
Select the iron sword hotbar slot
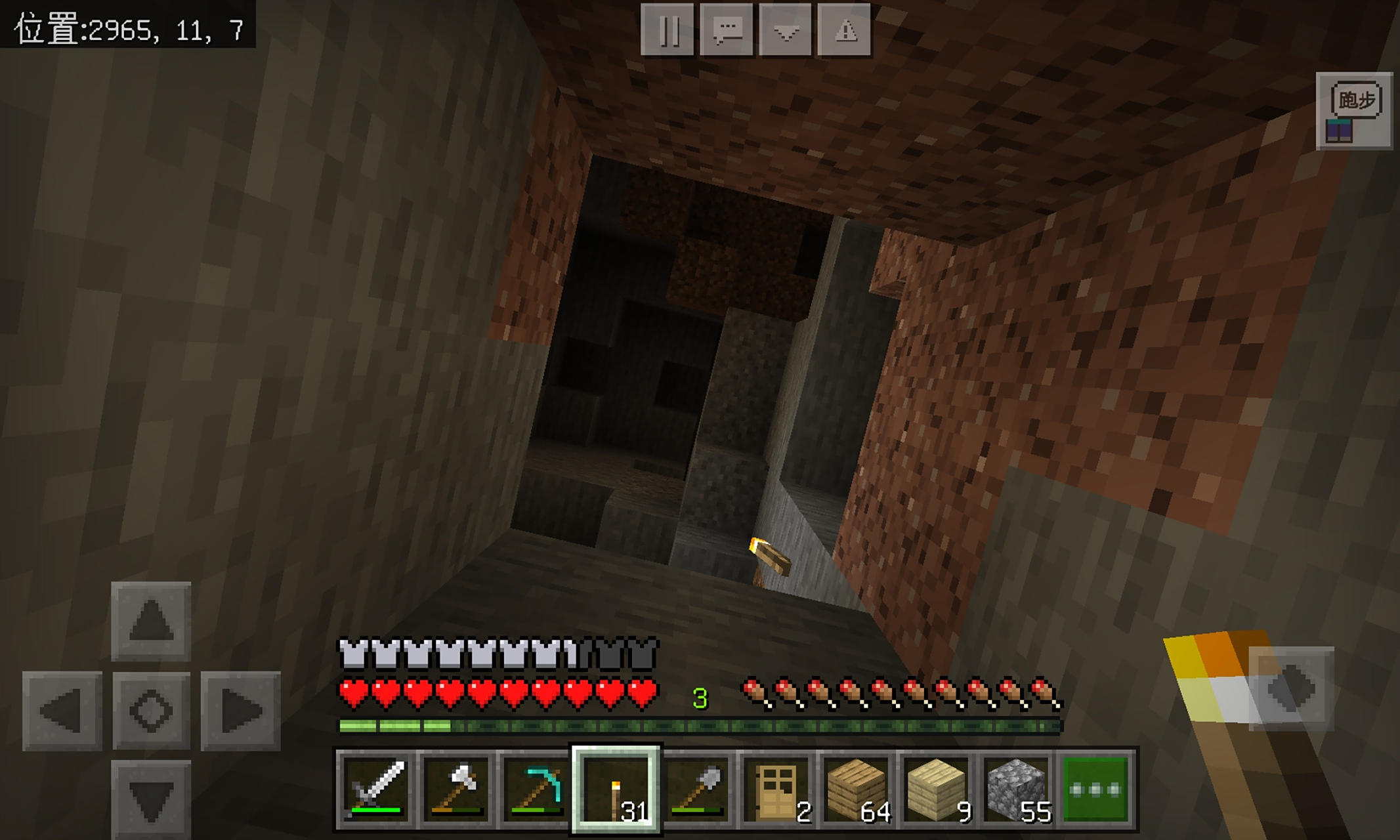click(376, 789)
